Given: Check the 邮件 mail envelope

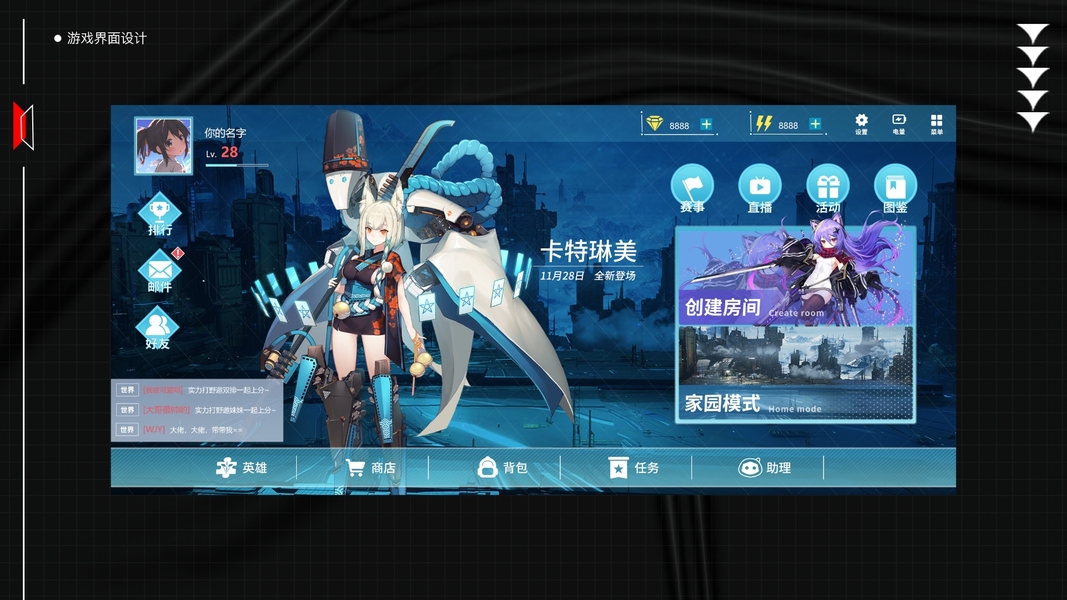Looking at the screenshot, I should click(159, 270).
